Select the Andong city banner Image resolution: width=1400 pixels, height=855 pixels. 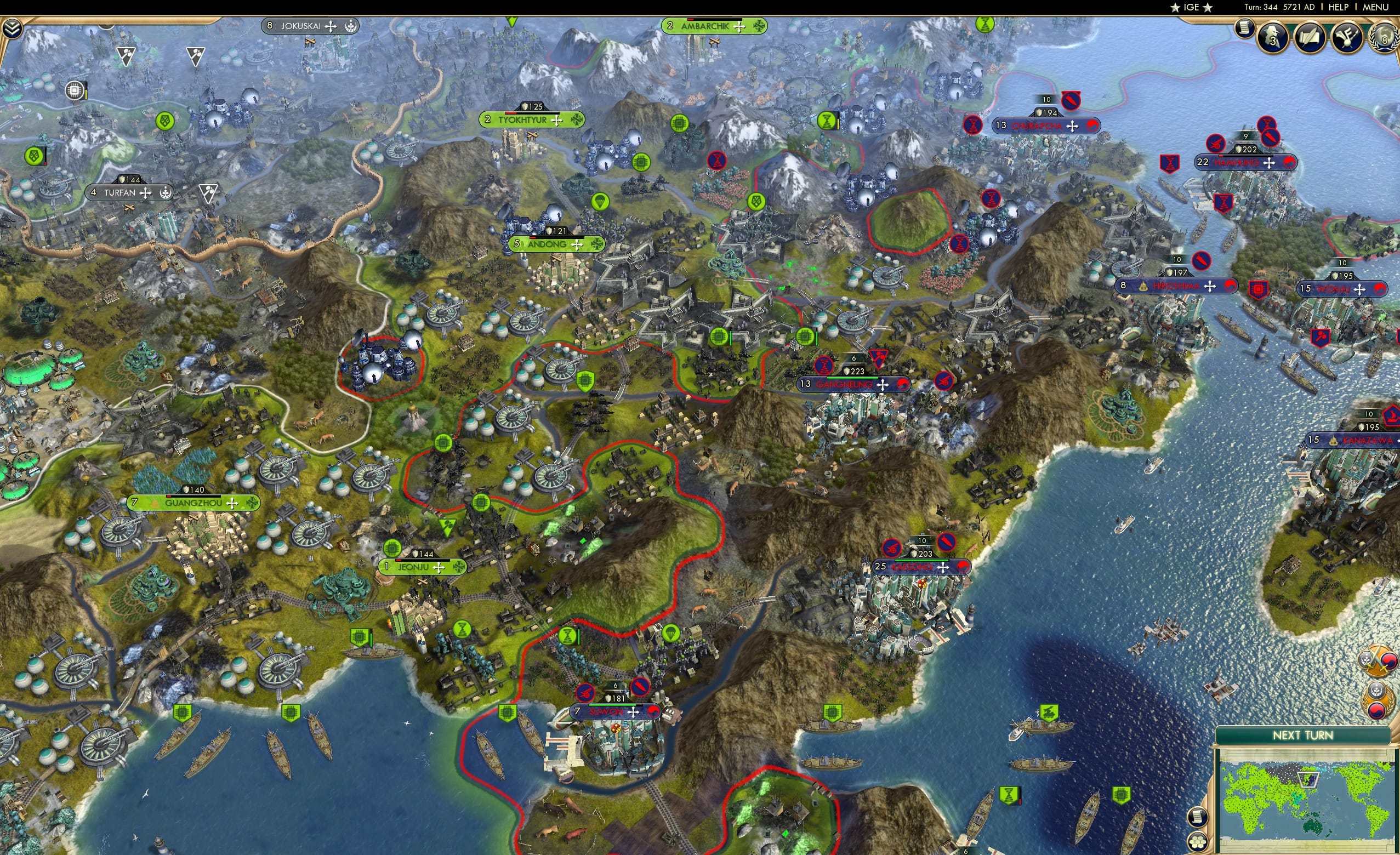pyautogui.click(x=554, y=244)
